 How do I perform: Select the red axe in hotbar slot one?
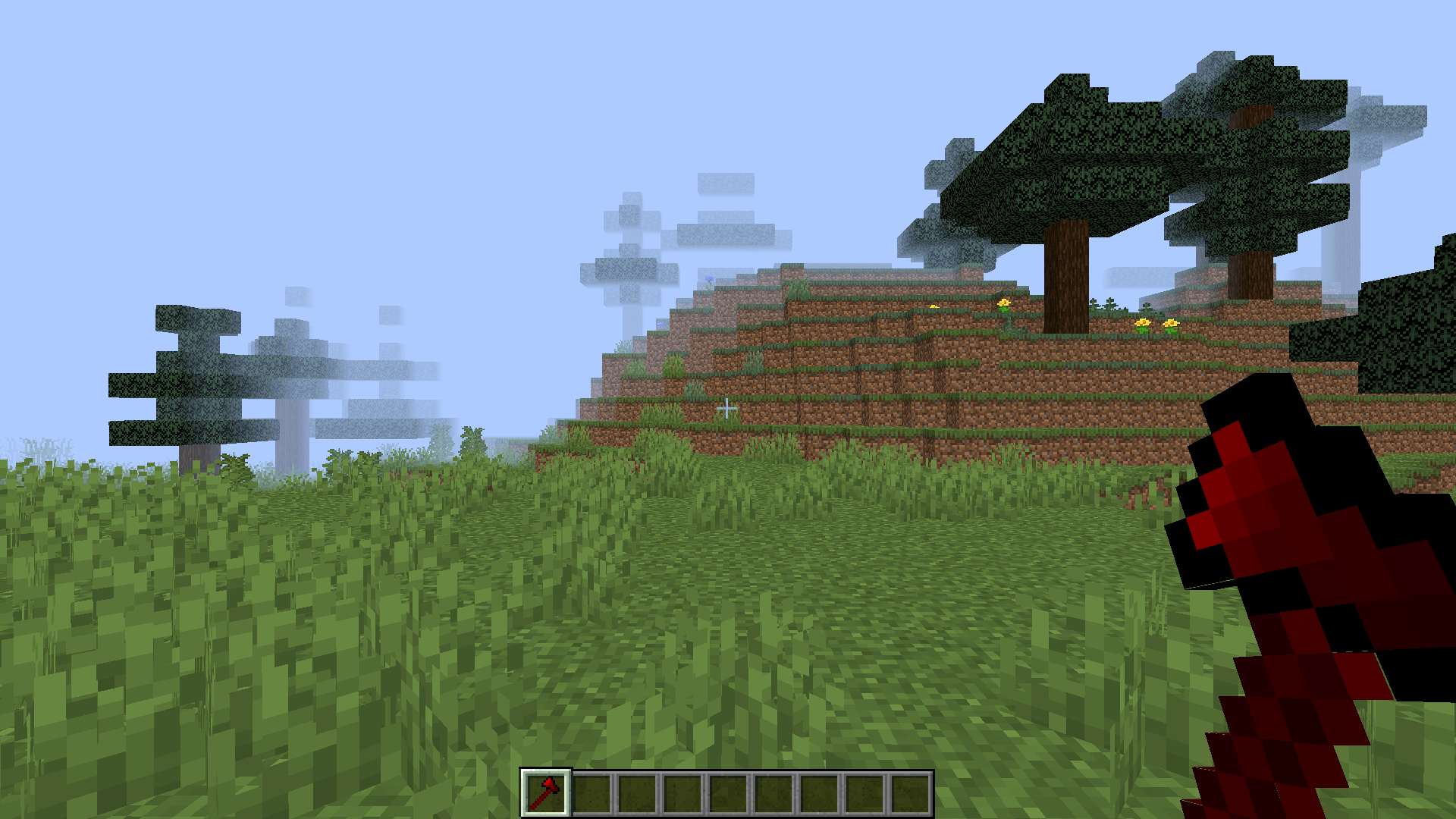click(x=546, y=791)
